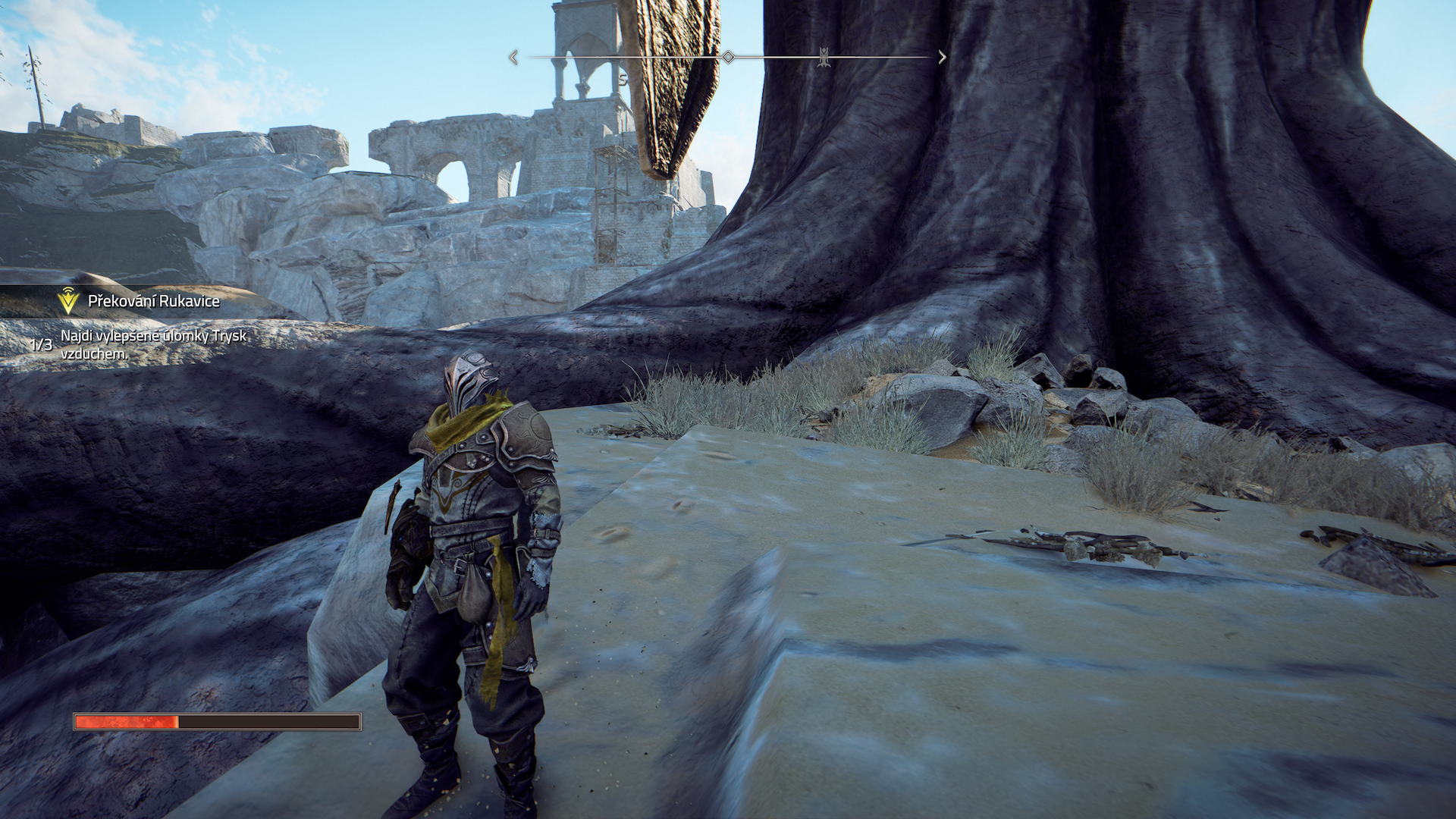
Task: Click the compass right arrow
Action: coord(942,58)
